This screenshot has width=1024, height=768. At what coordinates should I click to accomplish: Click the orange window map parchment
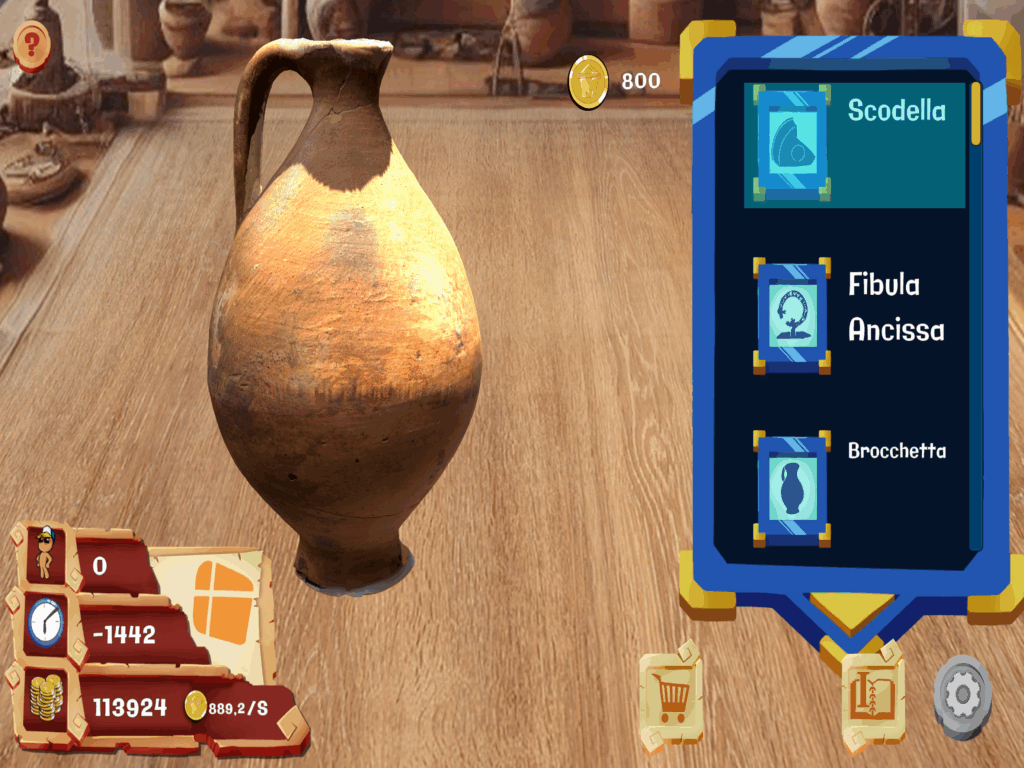(218, 602)
